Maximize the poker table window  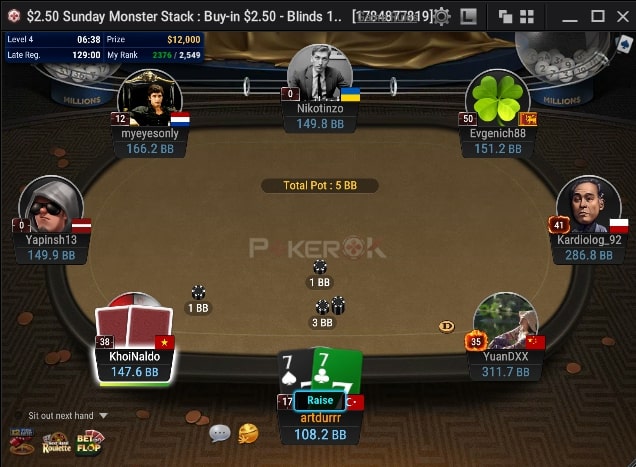tap(598, 16)
